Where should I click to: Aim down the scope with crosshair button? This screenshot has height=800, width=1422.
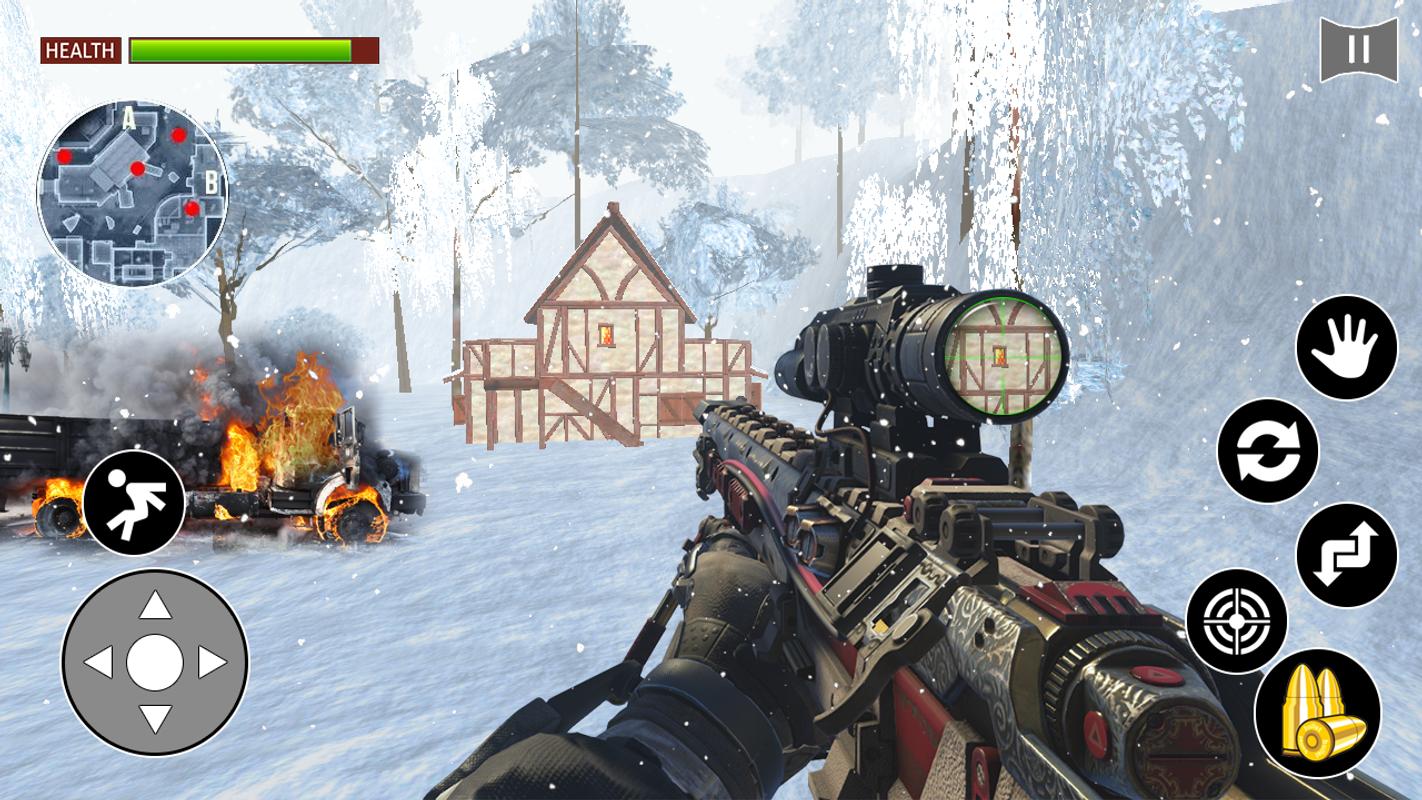1236,621
